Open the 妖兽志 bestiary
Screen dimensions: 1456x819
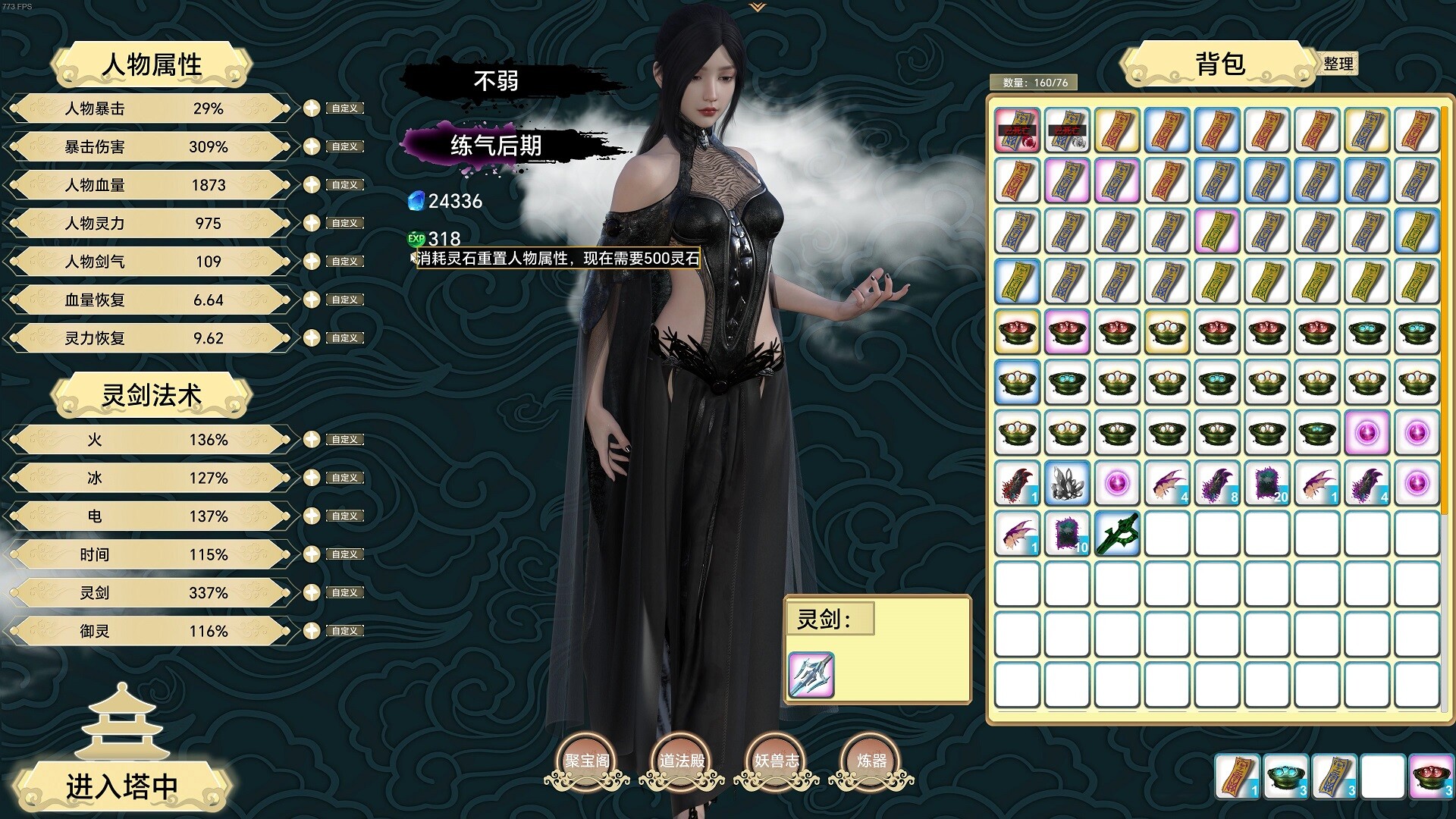(777, 761)
